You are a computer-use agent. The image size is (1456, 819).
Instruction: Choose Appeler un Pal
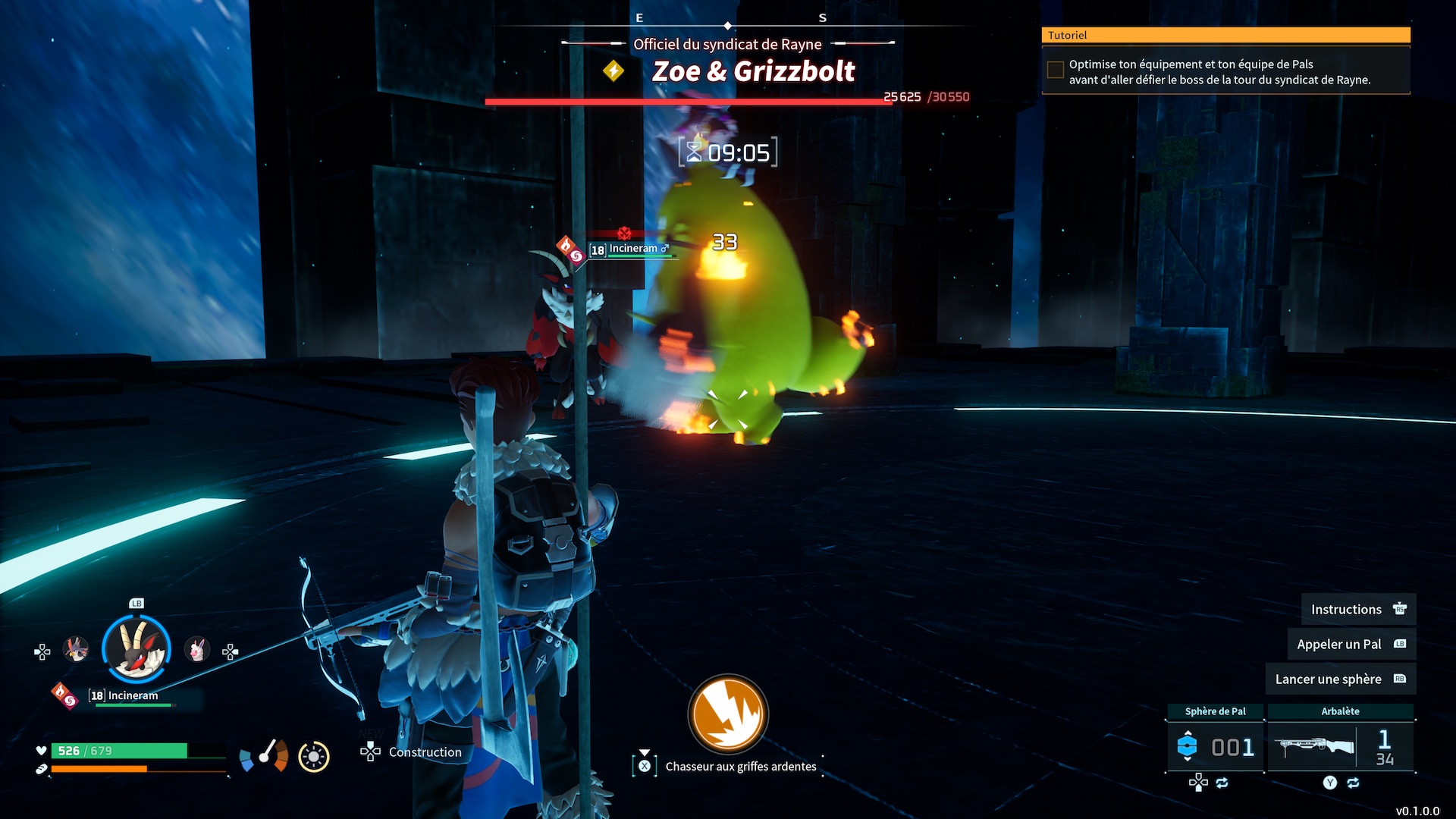[1351, 645]
